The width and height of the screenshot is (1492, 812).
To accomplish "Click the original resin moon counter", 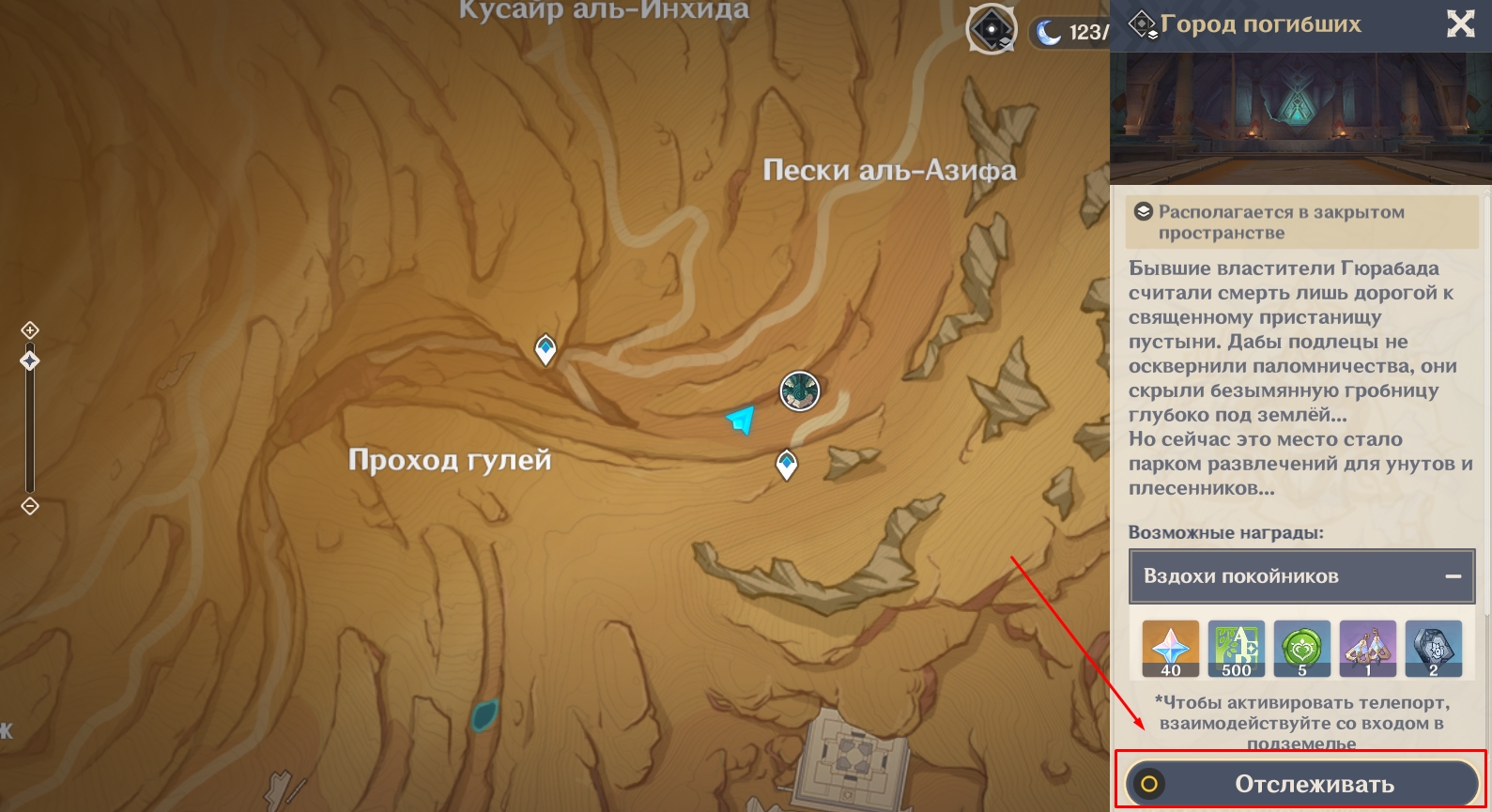I will point(1070,33).
